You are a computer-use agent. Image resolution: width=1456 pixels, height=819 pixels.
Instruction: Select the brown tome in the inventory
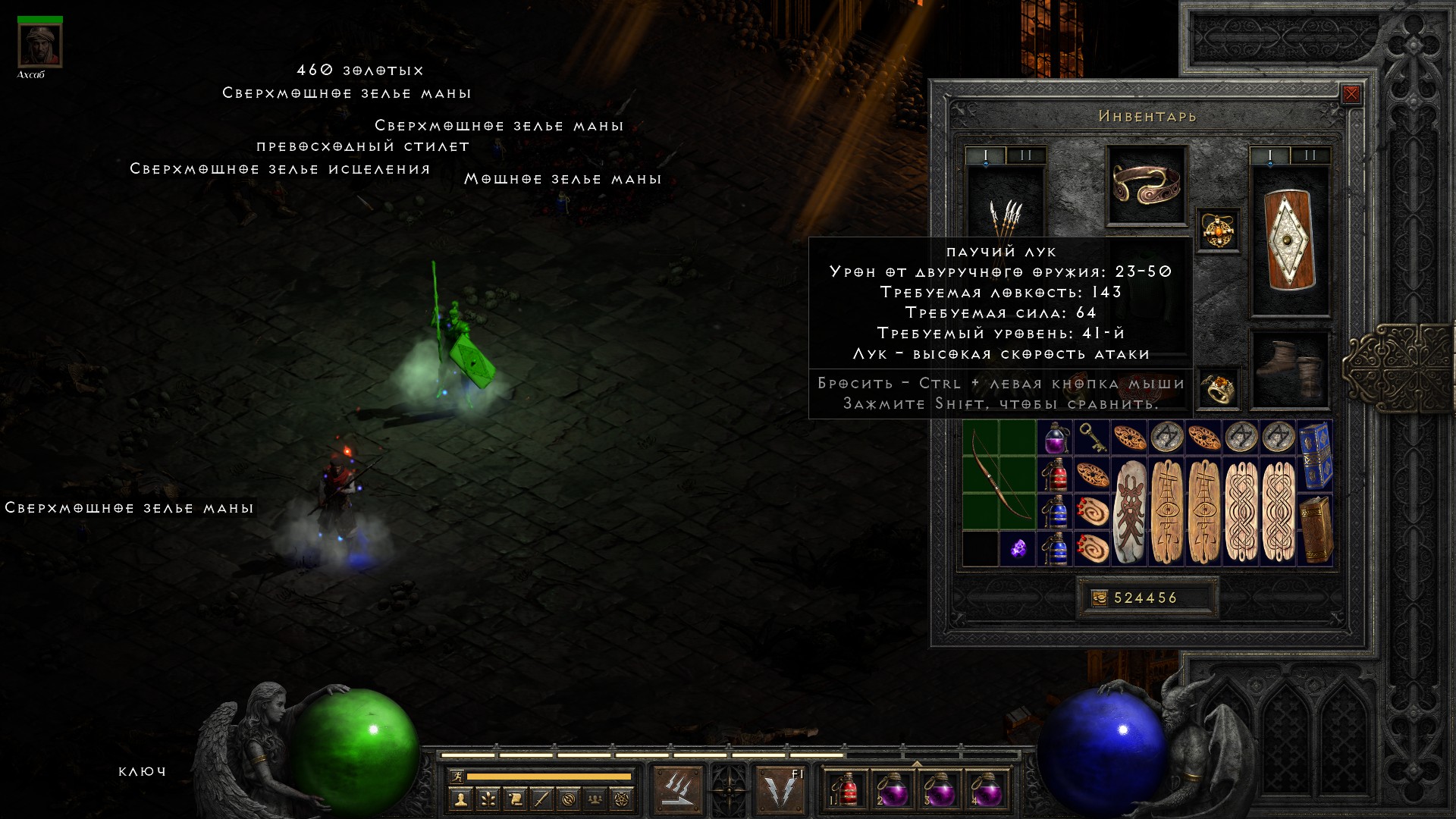[x=1316, y=529]
